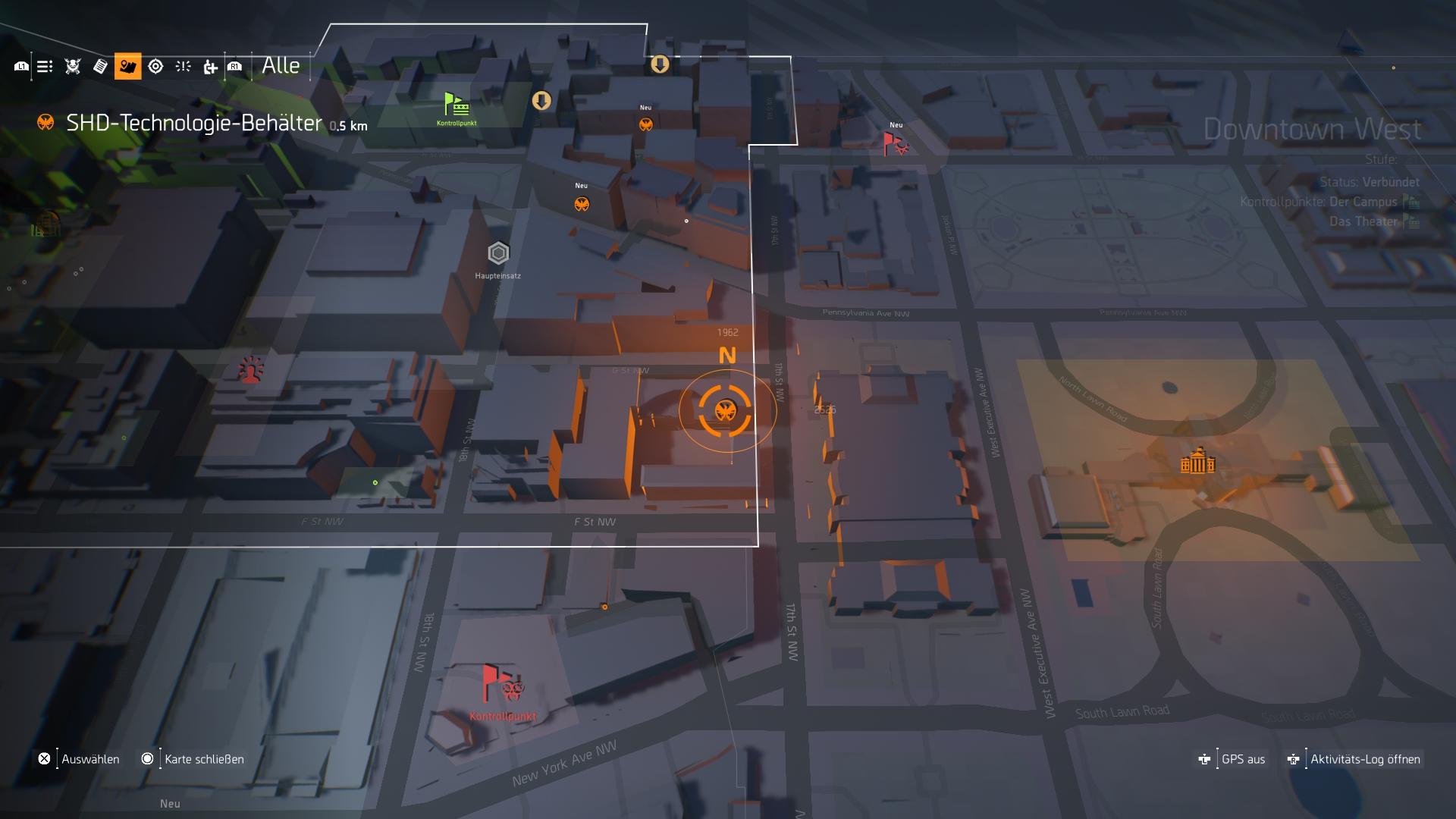Open the list view tab with three lines
This screenshot has width=1456, height=819.
pyautogui.click(x=45, y=67)
